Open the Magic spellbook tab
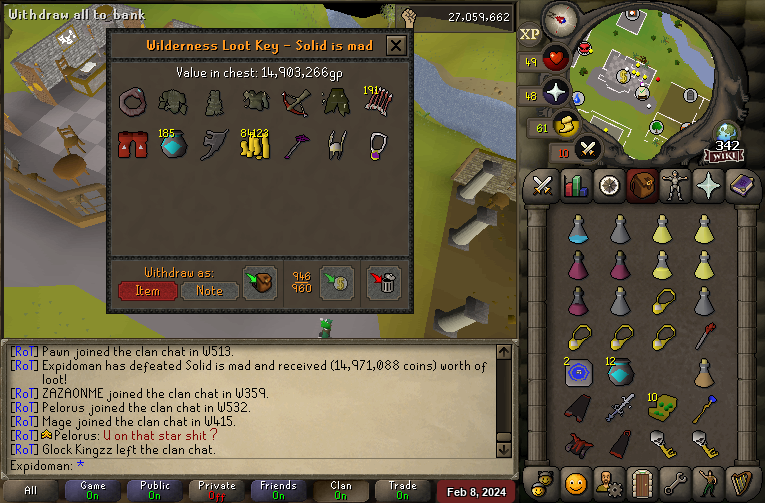765x503 pixels. coord(743,185)
